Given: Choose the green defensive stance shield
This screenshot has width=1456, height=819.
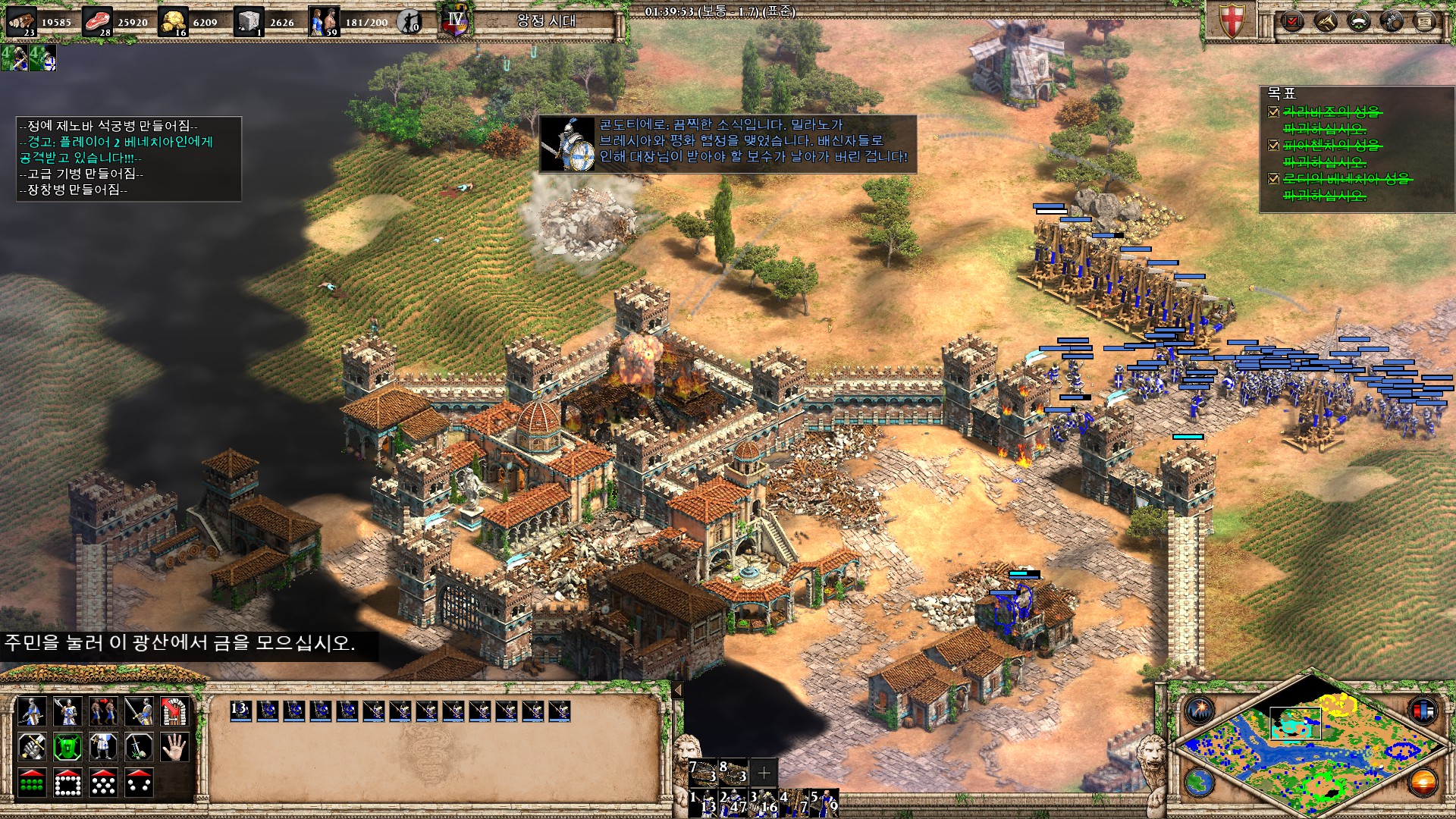Looking at the screenshot, I should pos(67,747).
